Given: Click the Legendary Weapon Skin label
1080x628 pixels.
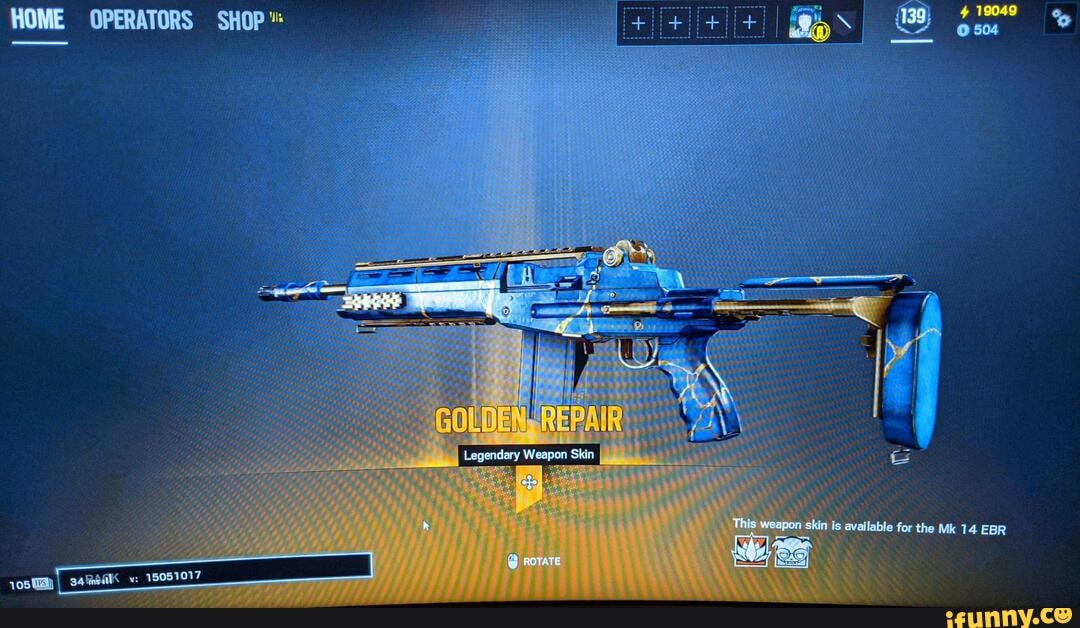Looking at the screenshot, I should 529,455.
